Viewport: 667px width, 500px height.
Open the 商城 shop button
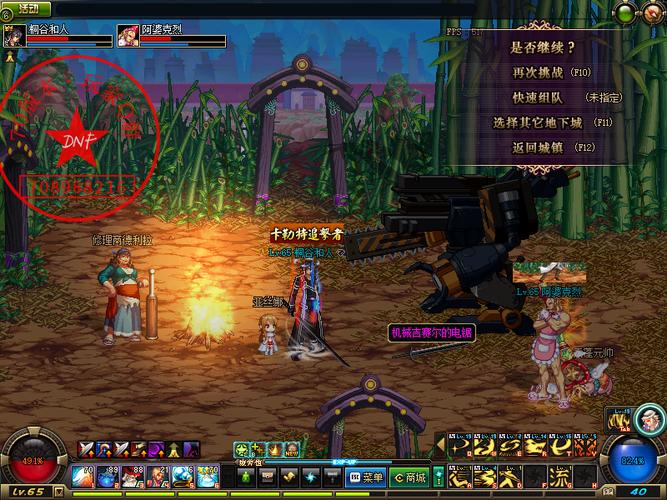pos(411,477)
